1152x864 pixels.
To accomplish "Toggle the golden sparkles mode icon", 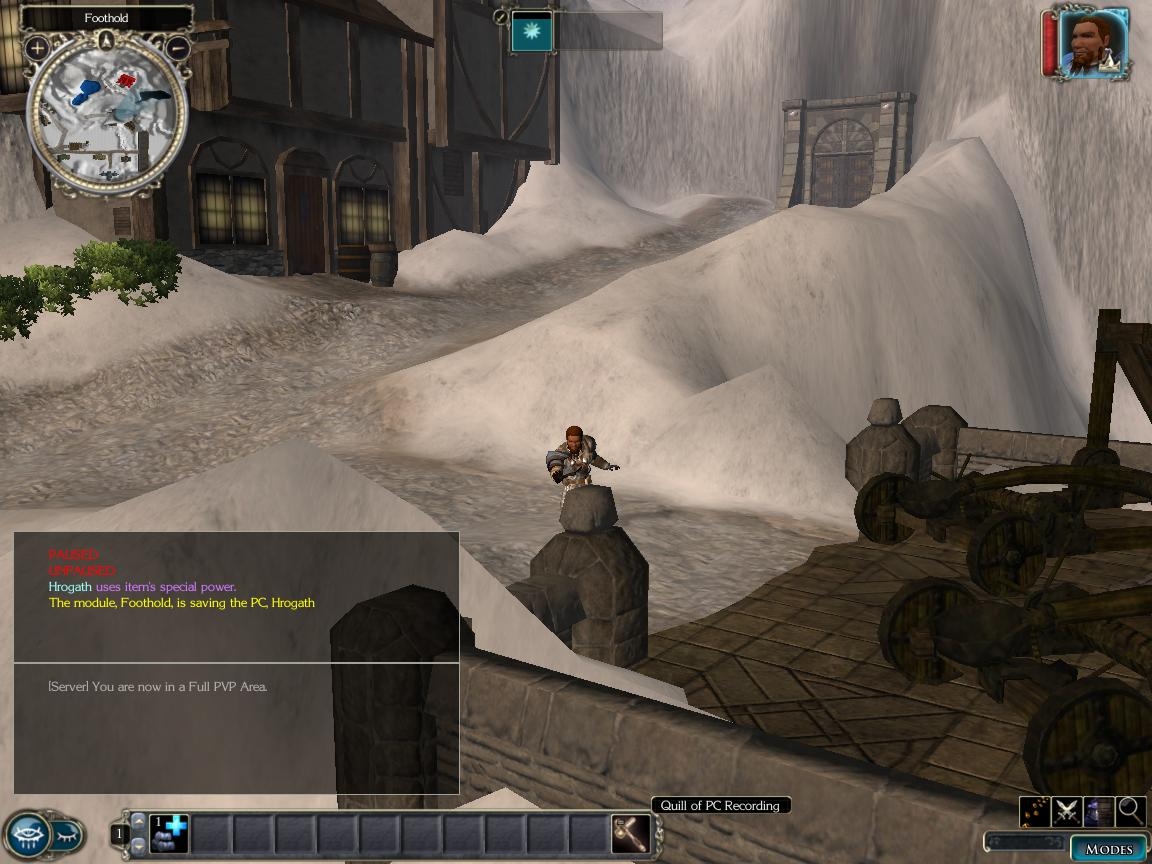I will 1035,811.
